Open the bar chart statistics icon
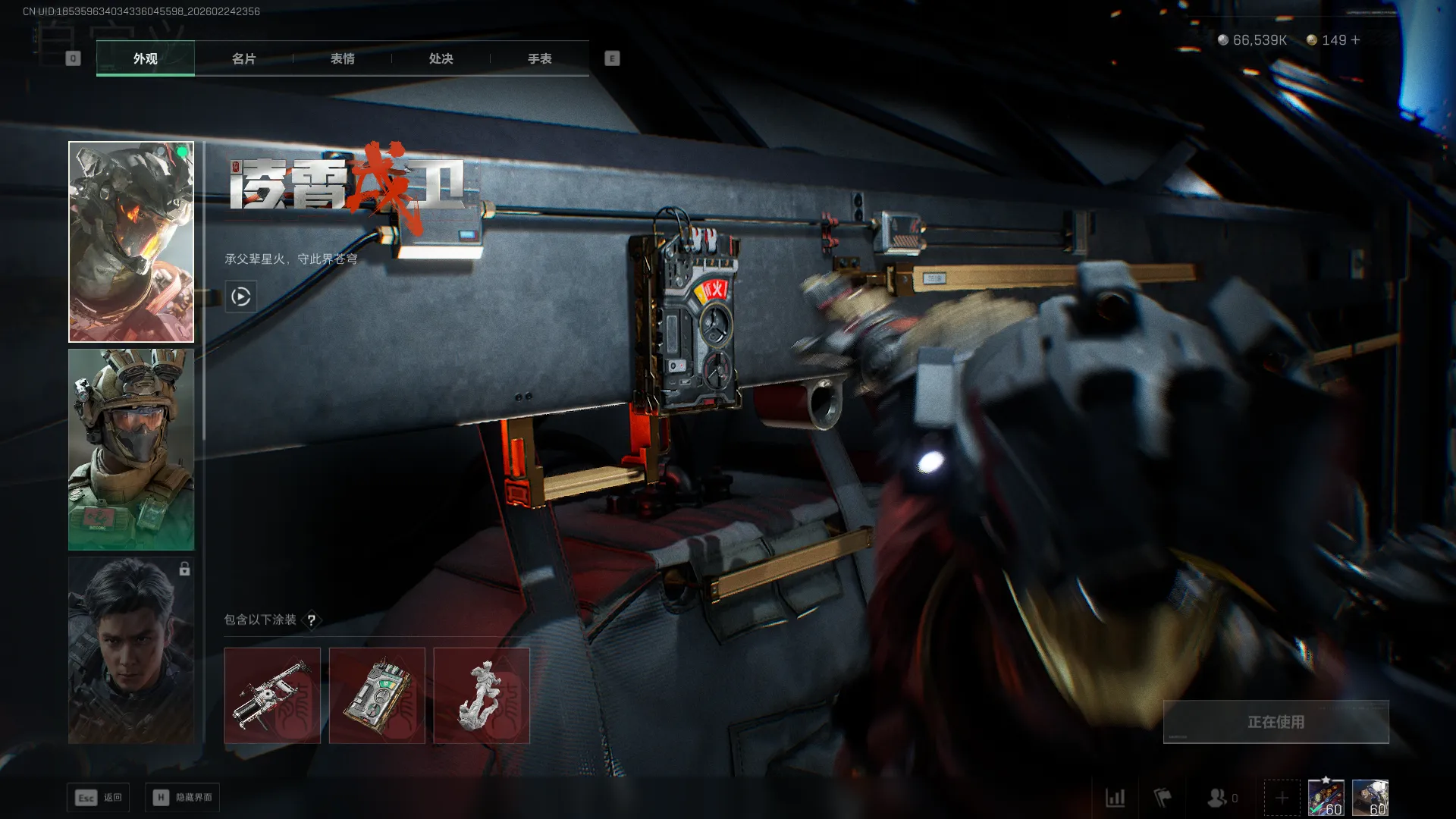 coord(1115,798)
